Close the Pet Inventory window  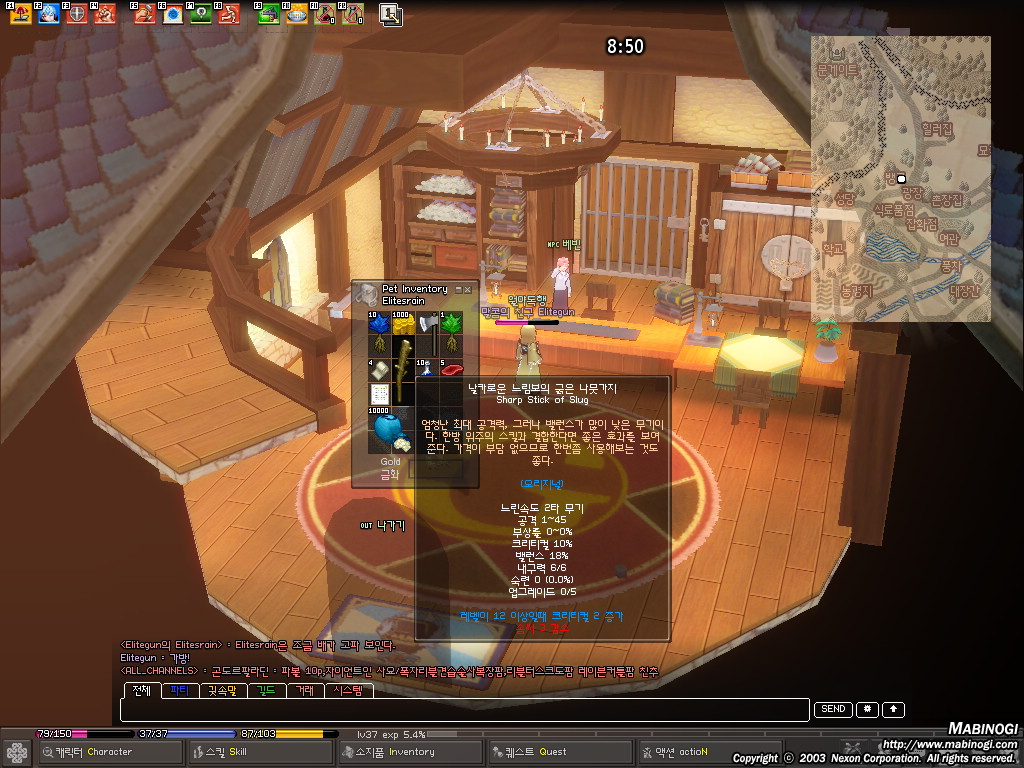[x=467, y=289]
